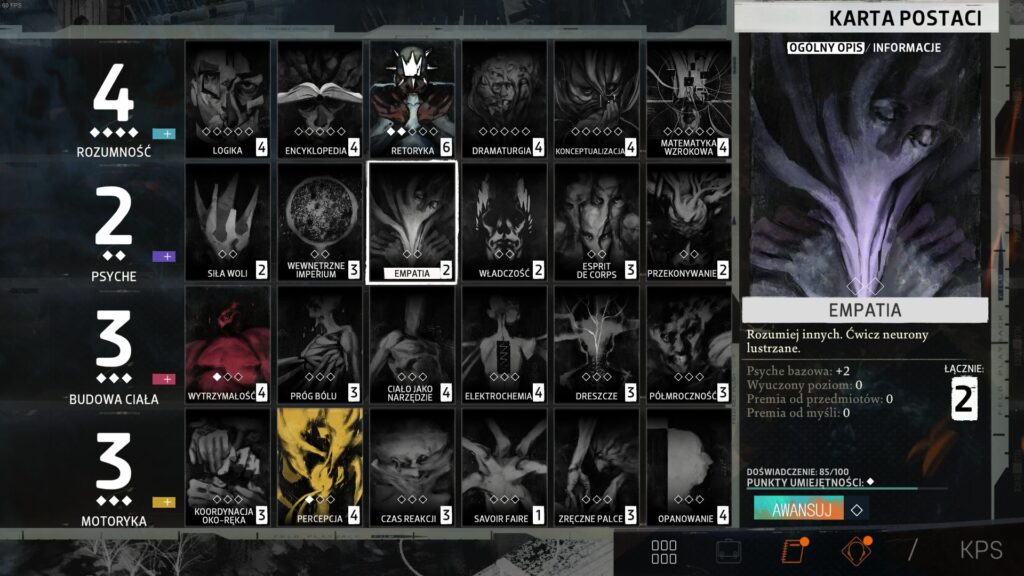Raise Rozumność with its blue plus button
Viewport: 1024px width, 576px height.
pos(163,134)
